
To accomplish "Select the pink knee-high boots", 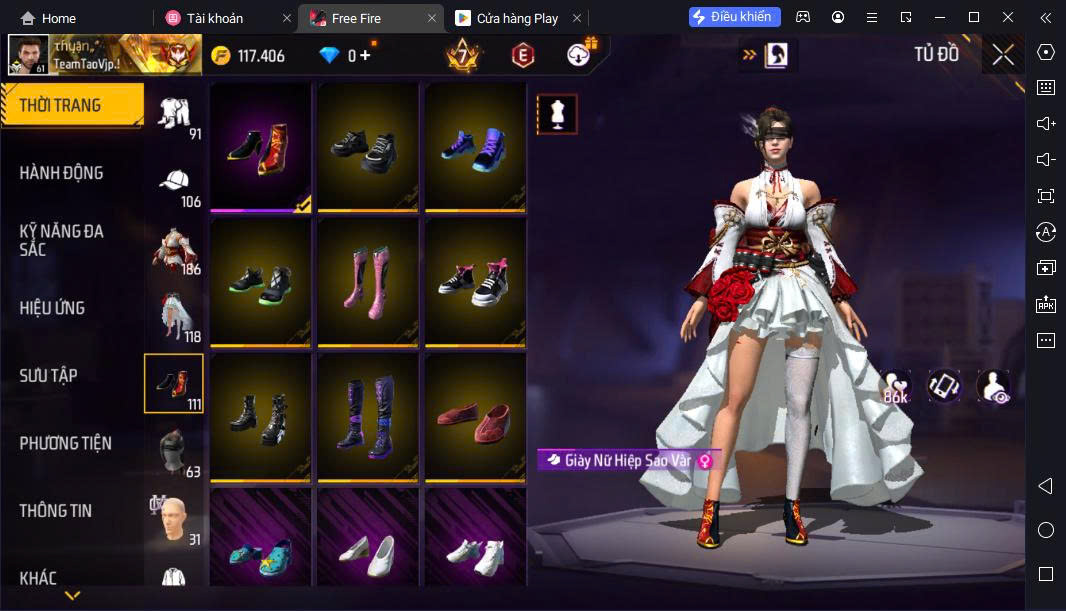I will [368, 279].
